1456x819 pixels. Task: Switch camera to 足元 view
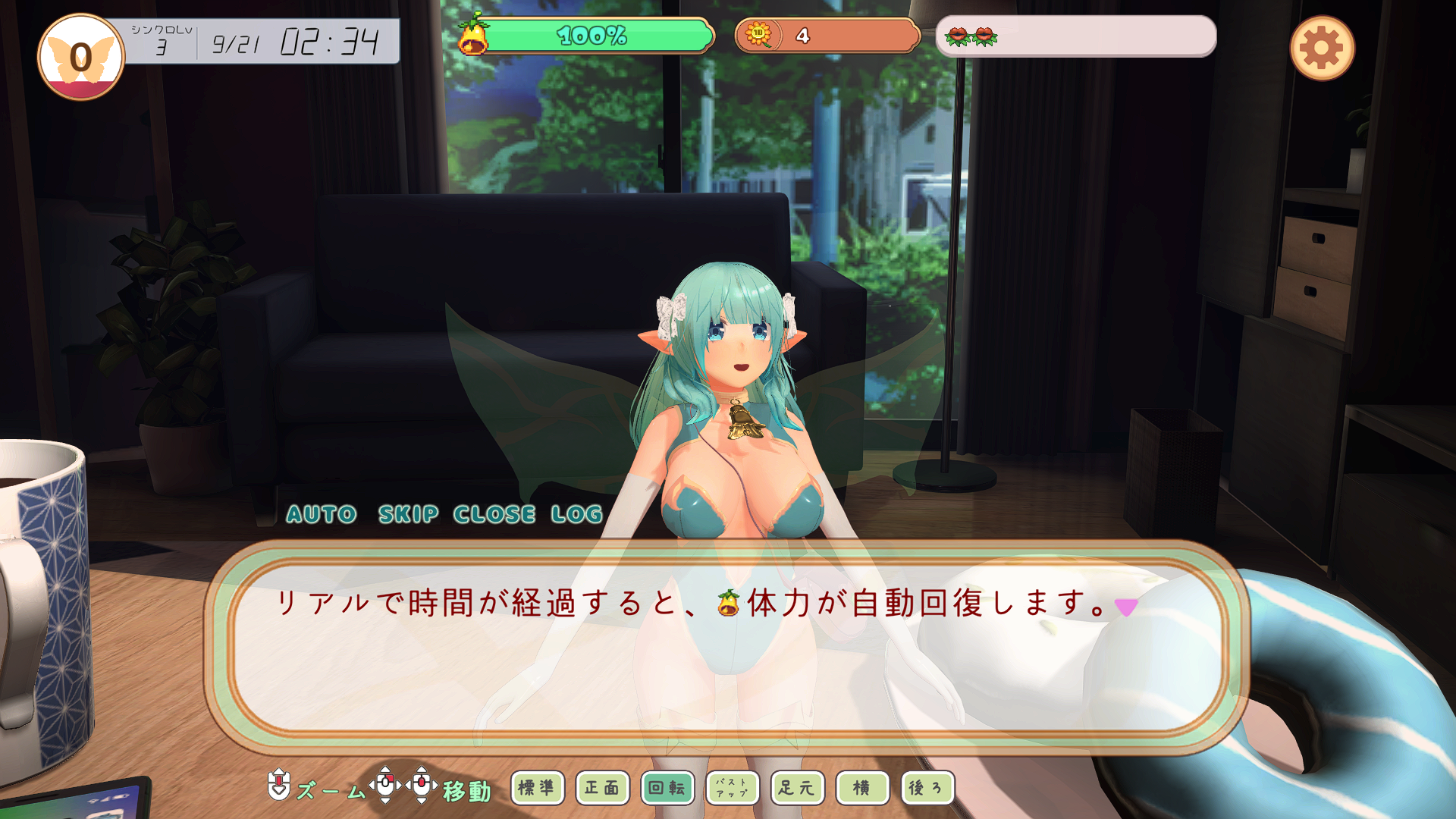click(x=797, y=788)
